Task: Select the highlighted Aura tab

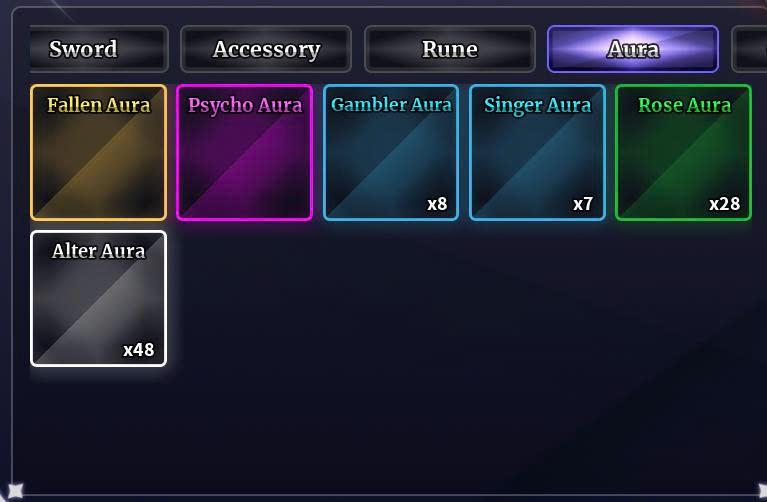Action: pyautogui.click(x=632, y=49)
